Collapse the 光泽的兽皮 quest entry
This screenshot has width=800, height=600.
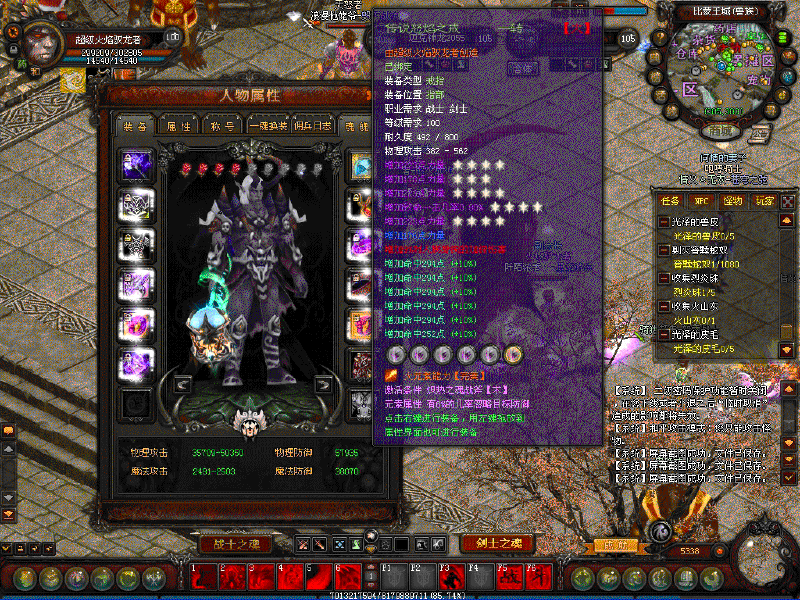point(663,221)
